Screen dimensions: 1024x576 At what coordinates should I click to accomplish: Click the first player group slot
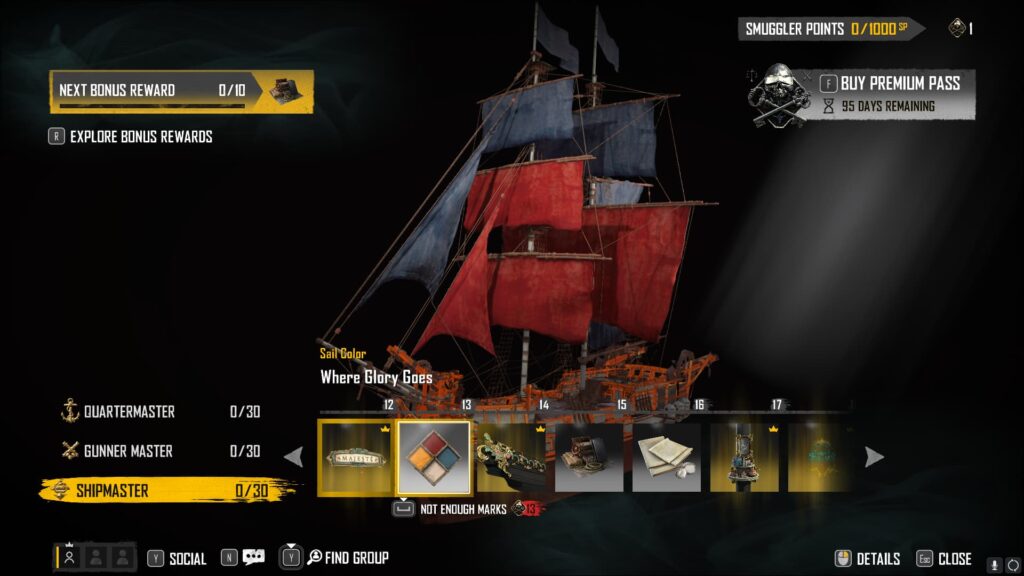tap(70, 558)
